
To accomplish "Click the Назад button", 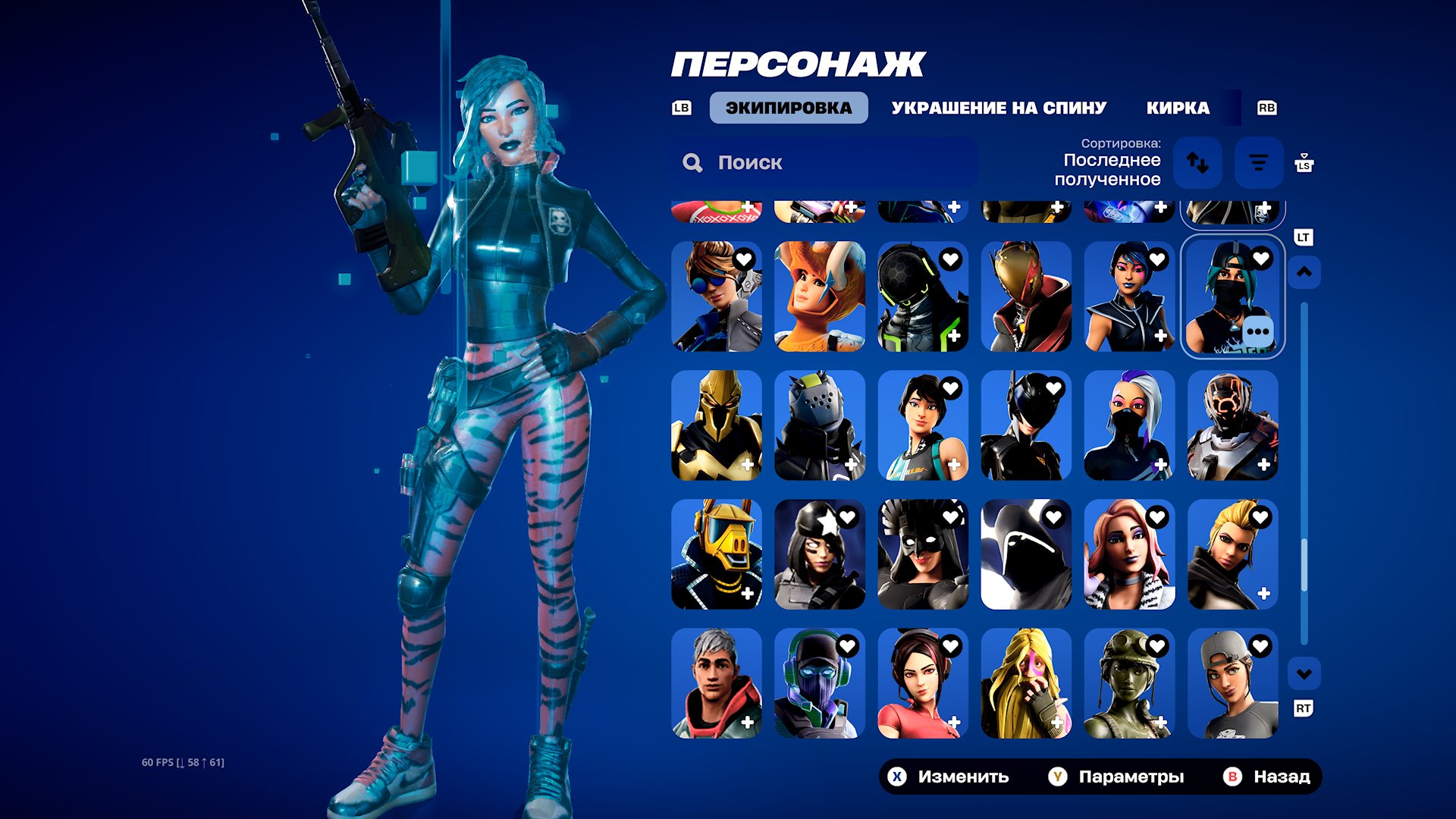I will pyautogui.click(x=1282, y=777).
